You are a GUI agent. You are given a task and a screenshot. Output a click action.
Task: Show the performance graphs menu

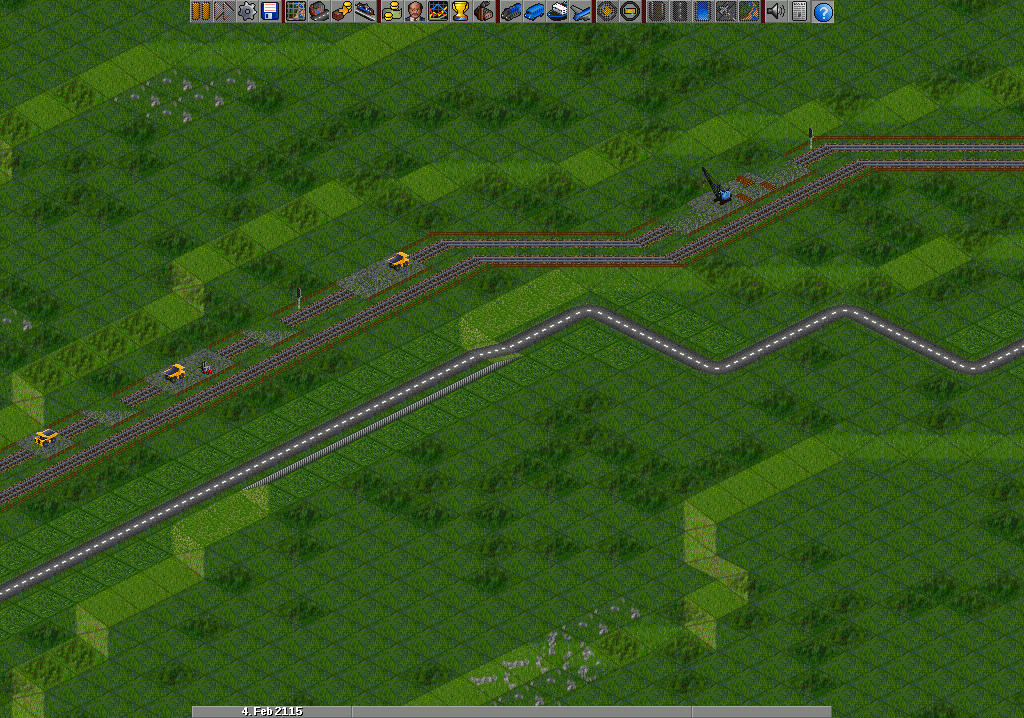click(437, 12)
